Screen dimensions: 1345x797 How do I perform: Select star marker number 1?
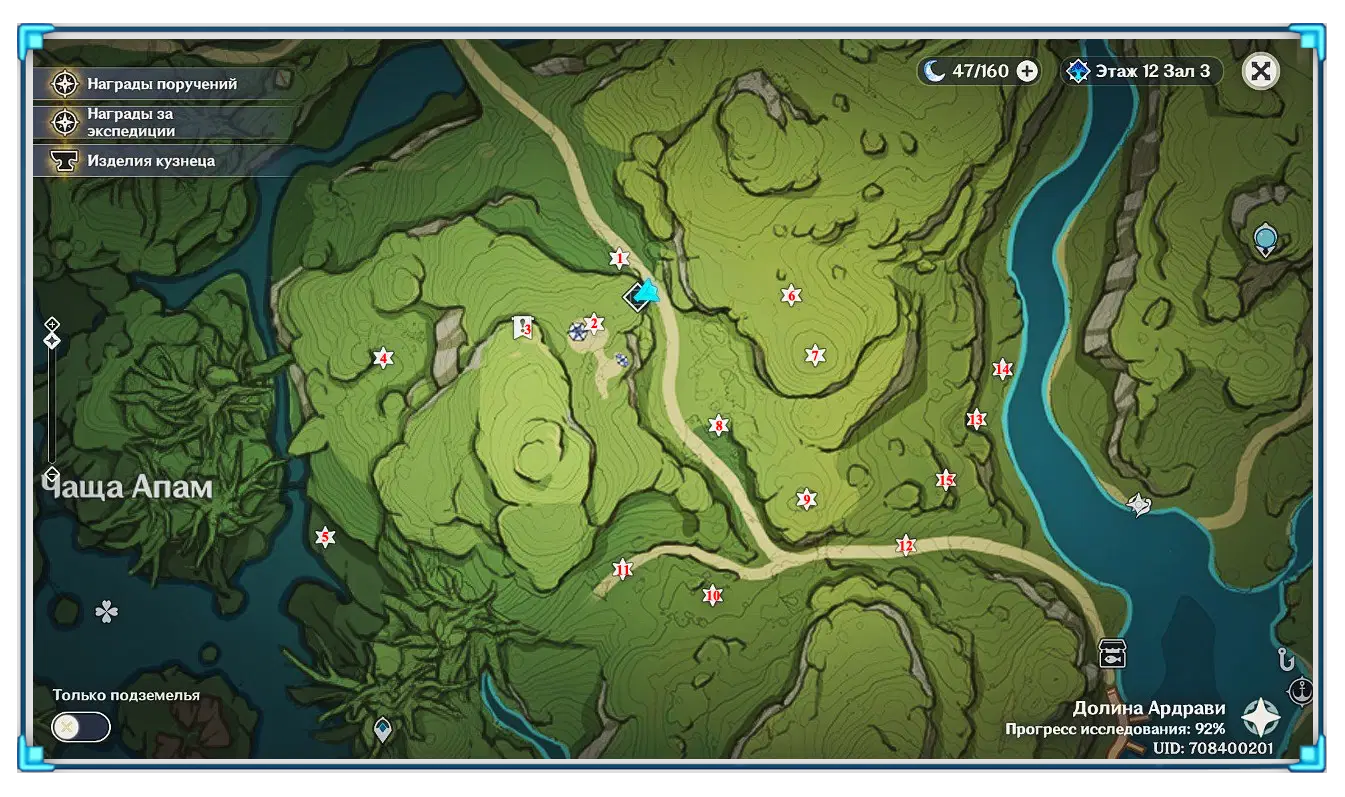[619, 259]
